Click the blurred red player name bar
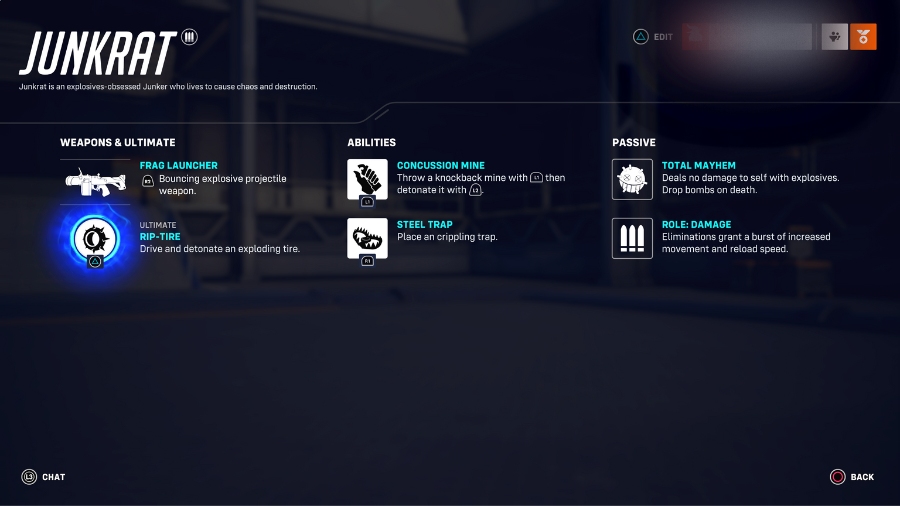 pos(746,37)
